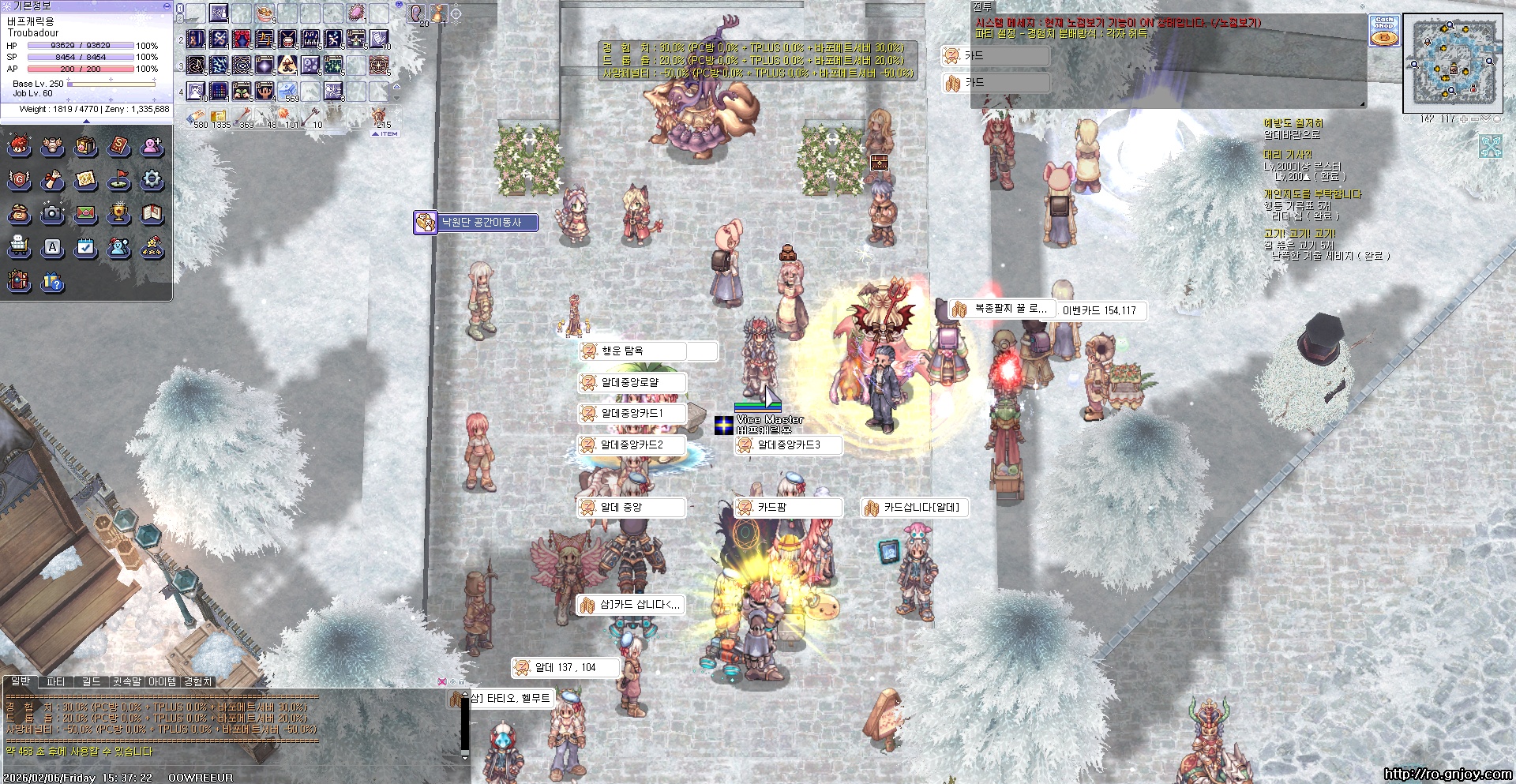Switch to the 길드 chat tab
The width and height of the screenshot is (1516, 784).
[x=92, y=681]
